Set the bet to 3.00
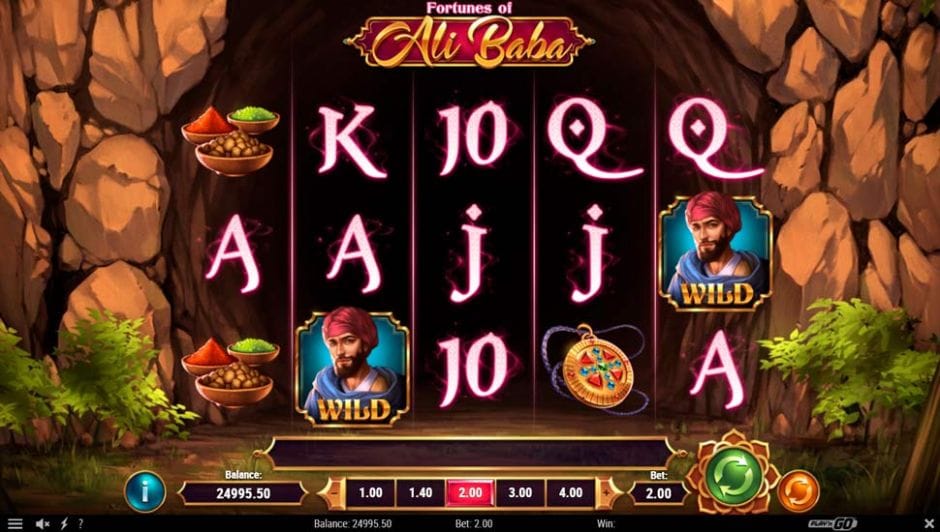The width and height of the screenshot is (940, 532). (x=521, y=493)
